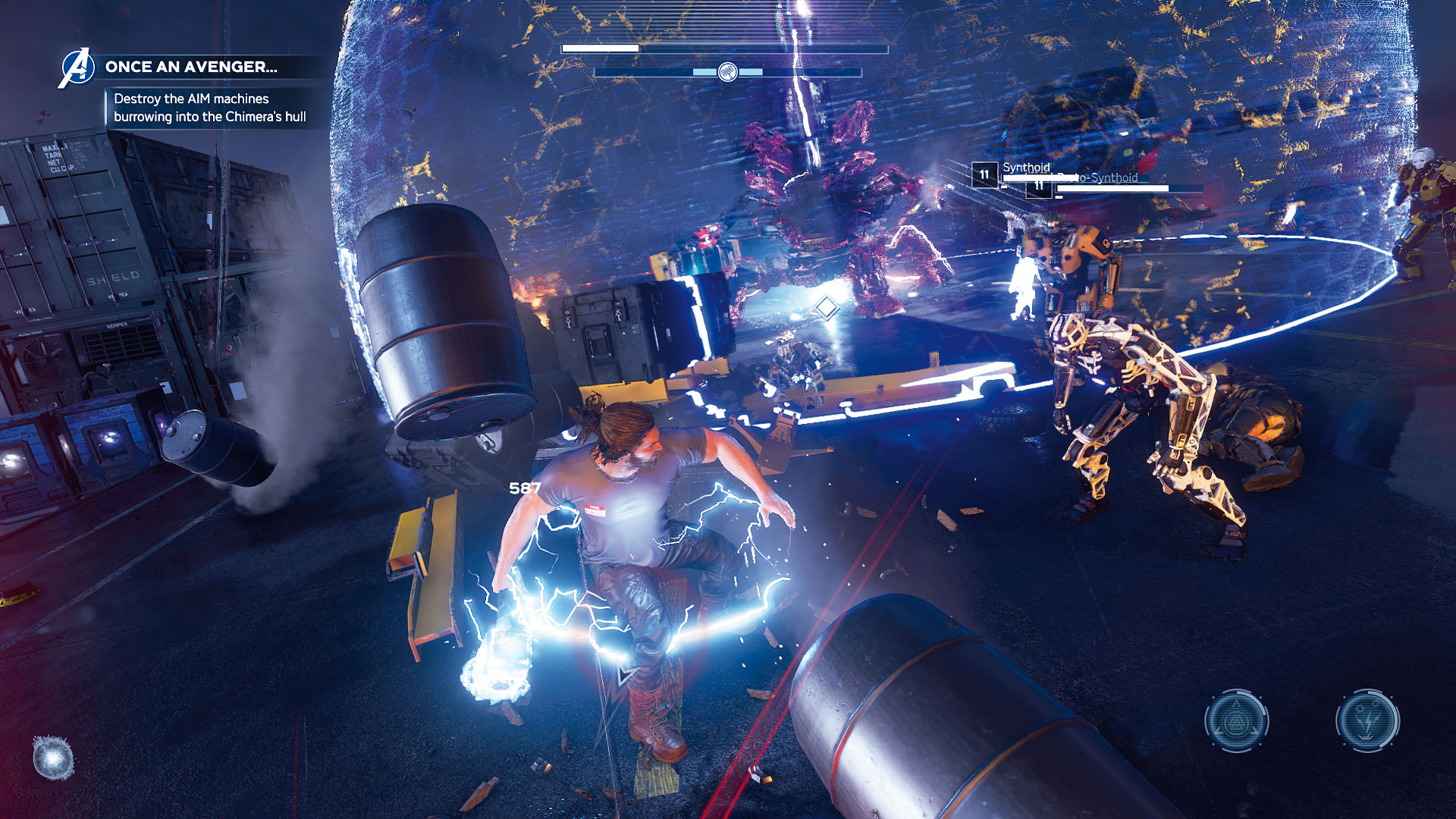1456x819 pixels.
Task: Click the Avengers logo beside the mission title
Action: [77, 67]
